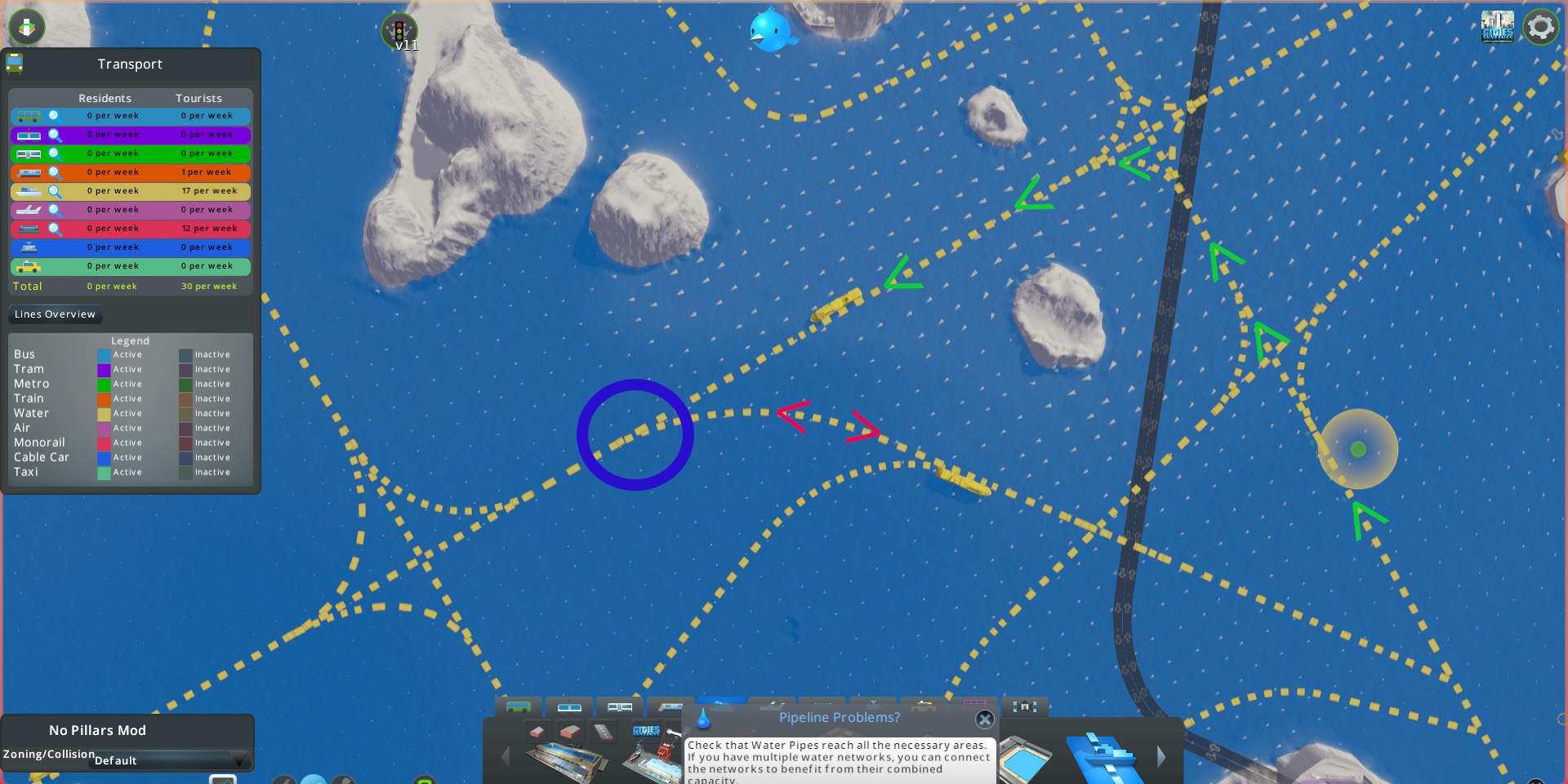The image size is (1568, 784).
Task: Open the Tram category in the bottom toolbar
Action: (x=569, y=706)
